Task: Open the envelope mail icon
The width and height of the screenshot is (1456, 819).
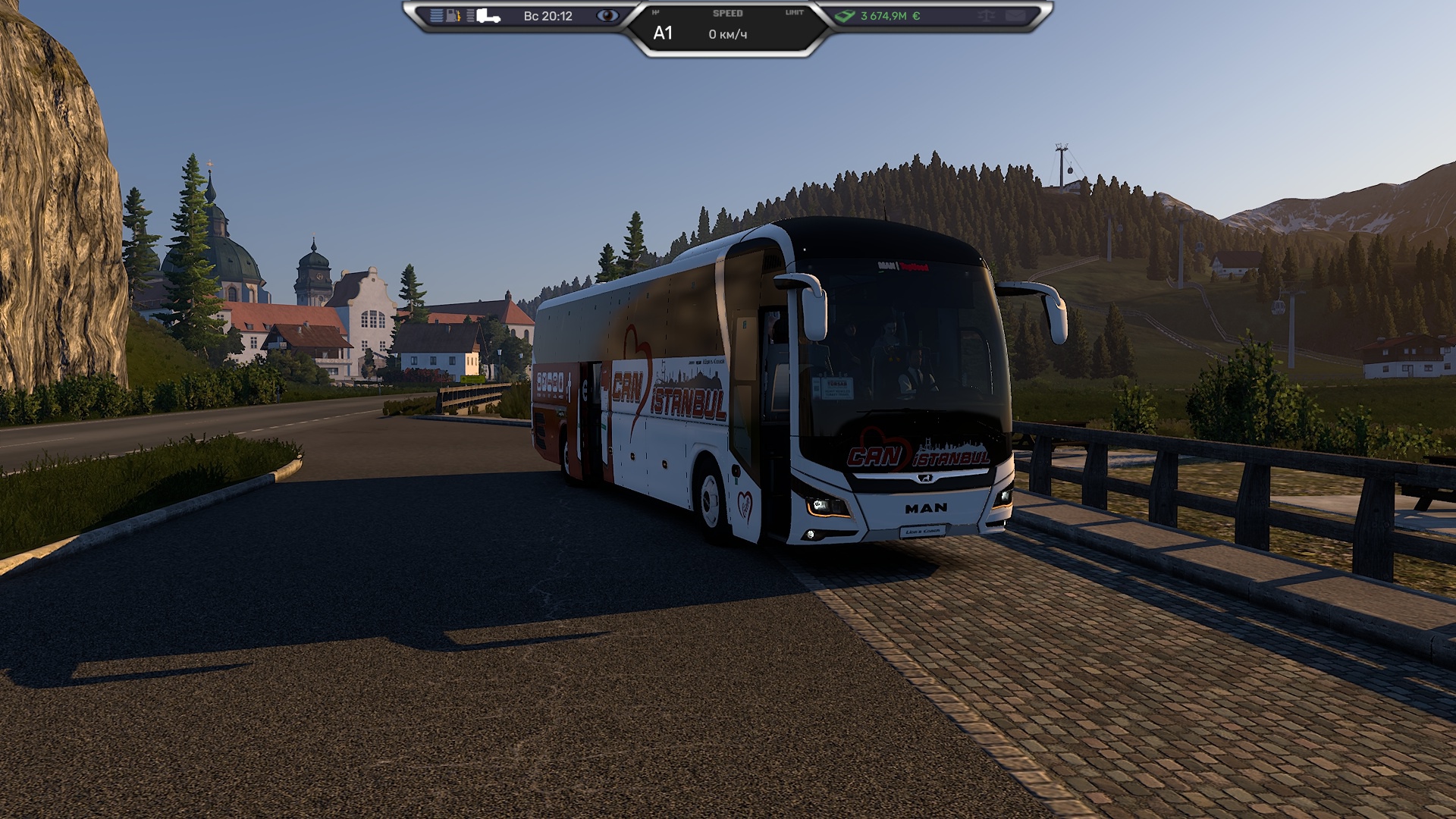Action: pos(1015,16)
